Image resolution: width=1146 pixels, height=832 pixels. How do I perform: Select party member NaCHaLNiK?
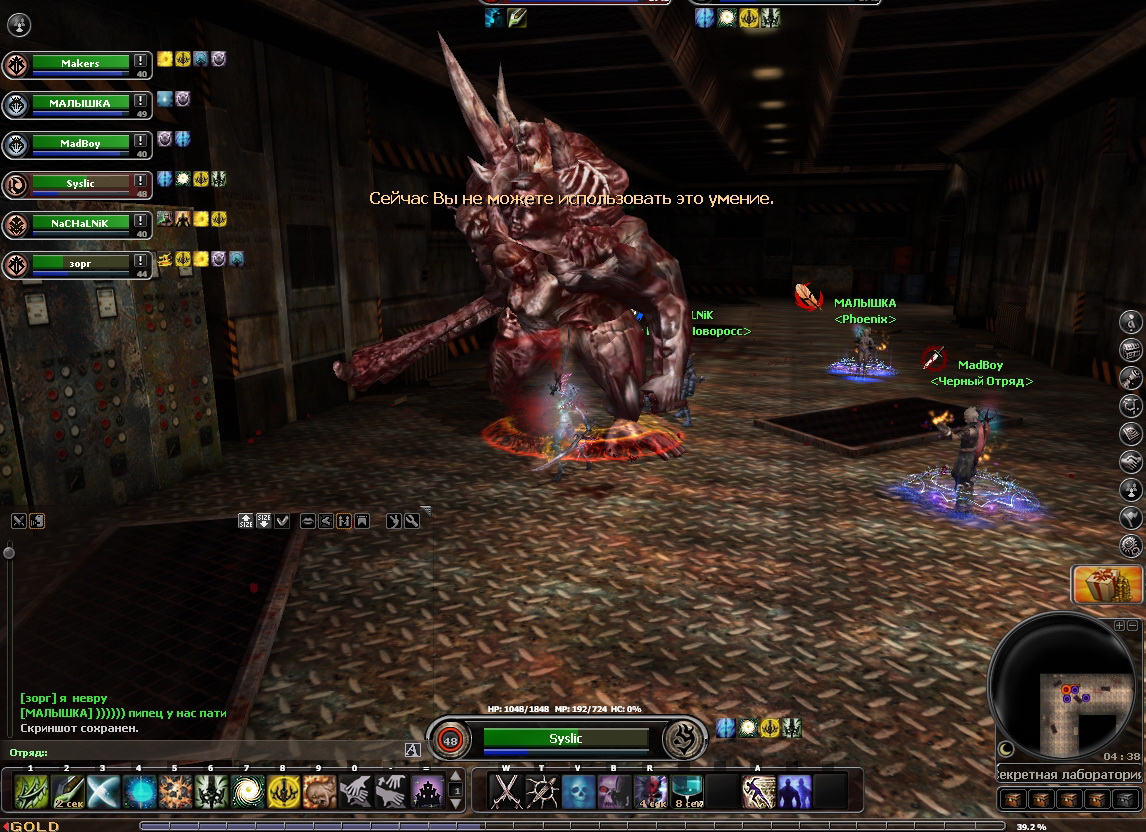[x=80, y=223]
